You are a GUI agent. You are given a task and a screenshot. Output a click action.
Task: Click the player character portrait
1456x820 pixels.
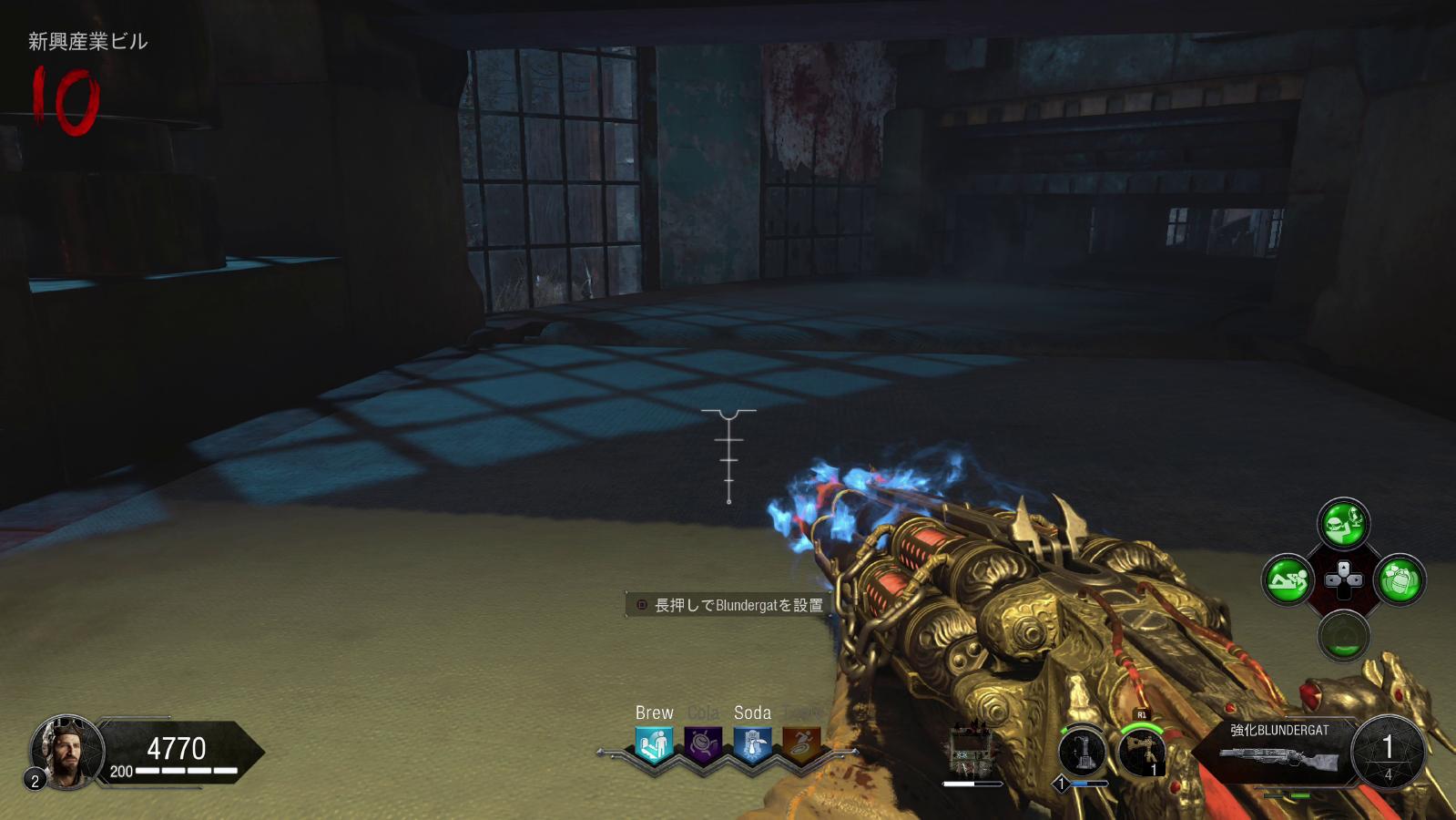click(66, 751)
